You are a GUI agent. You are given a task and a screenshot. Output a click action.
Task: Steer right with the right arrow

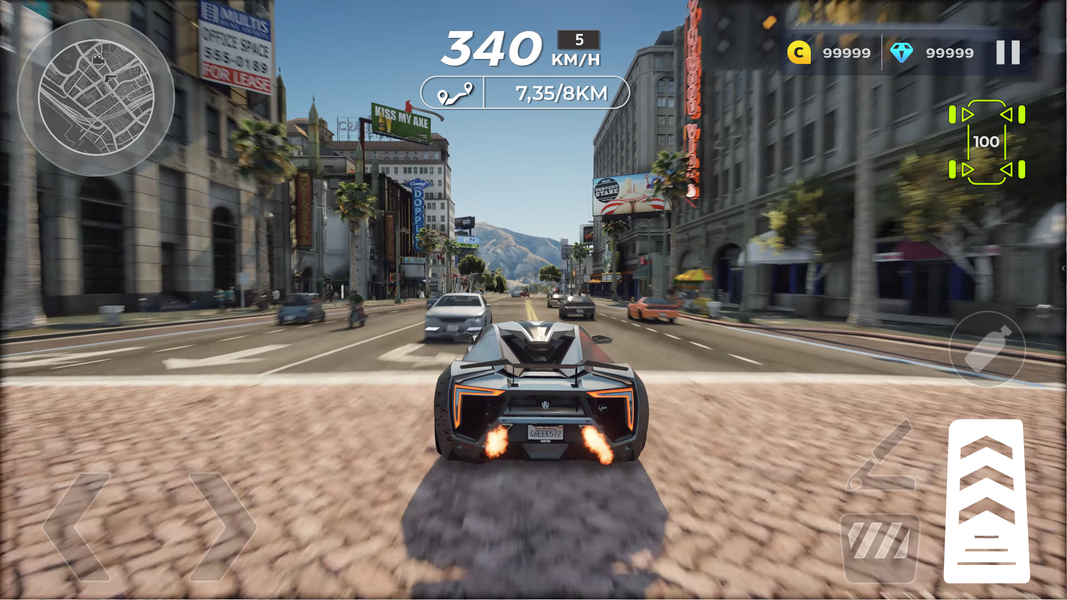(x=222, y=527)
